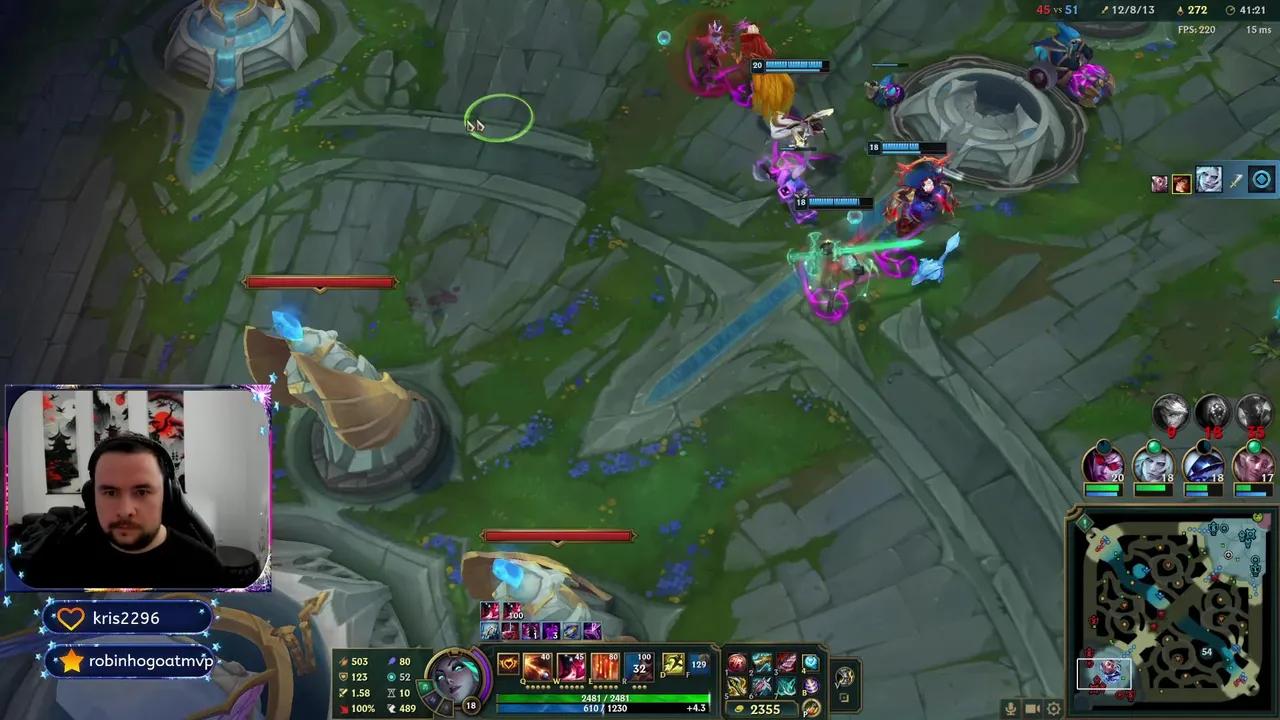Click the Ghost summoner spell in slot D
1280x720 pixels.
(672, 665)
